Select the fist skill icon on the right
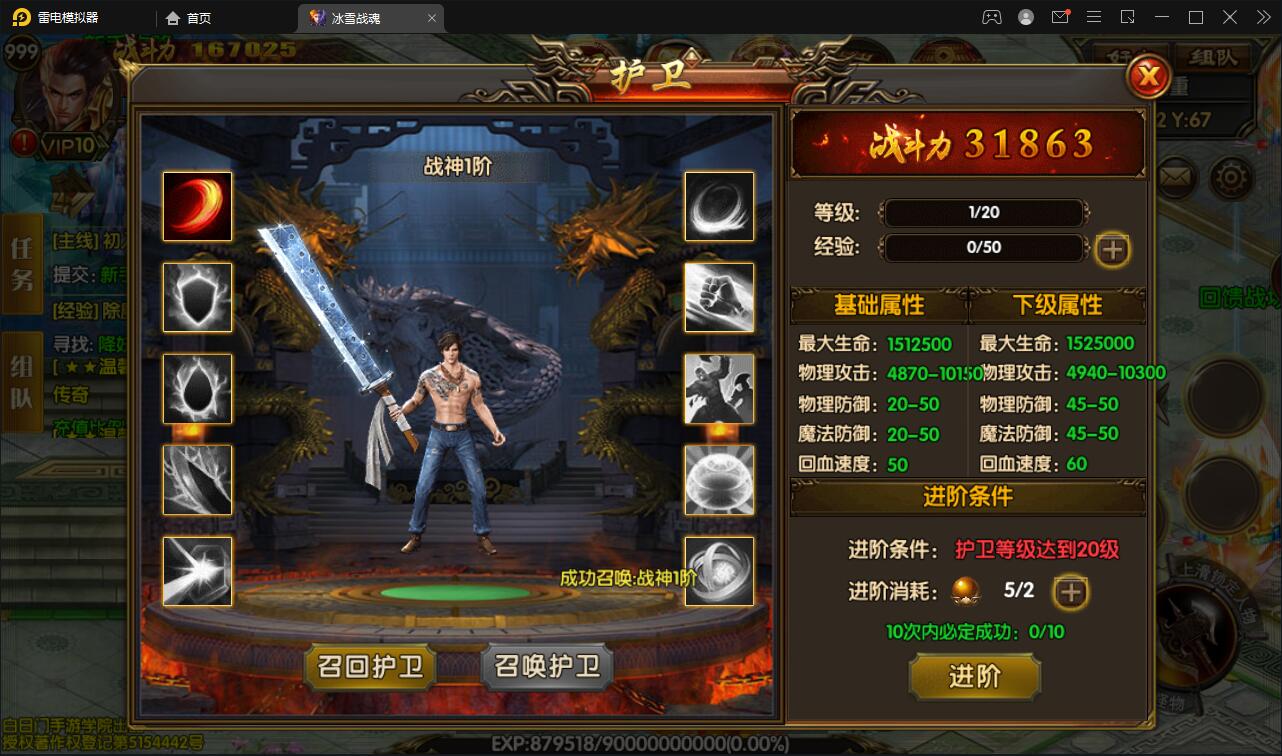The height and width of the screenshot is (756, 1282). coord(719,297)
